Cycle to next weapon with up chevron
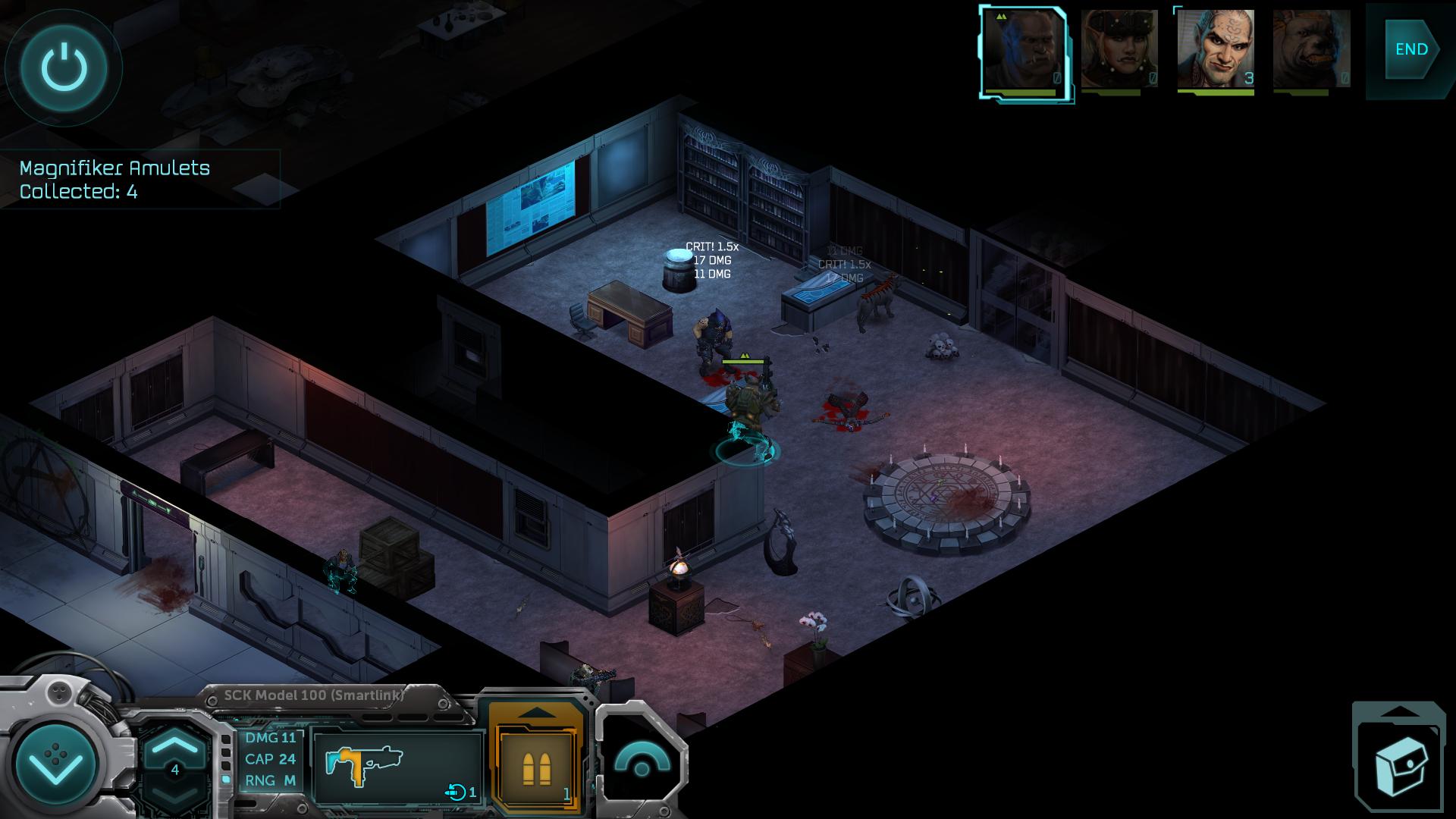The height and width of the screenshot is (819, 1456). coord(175,744)
